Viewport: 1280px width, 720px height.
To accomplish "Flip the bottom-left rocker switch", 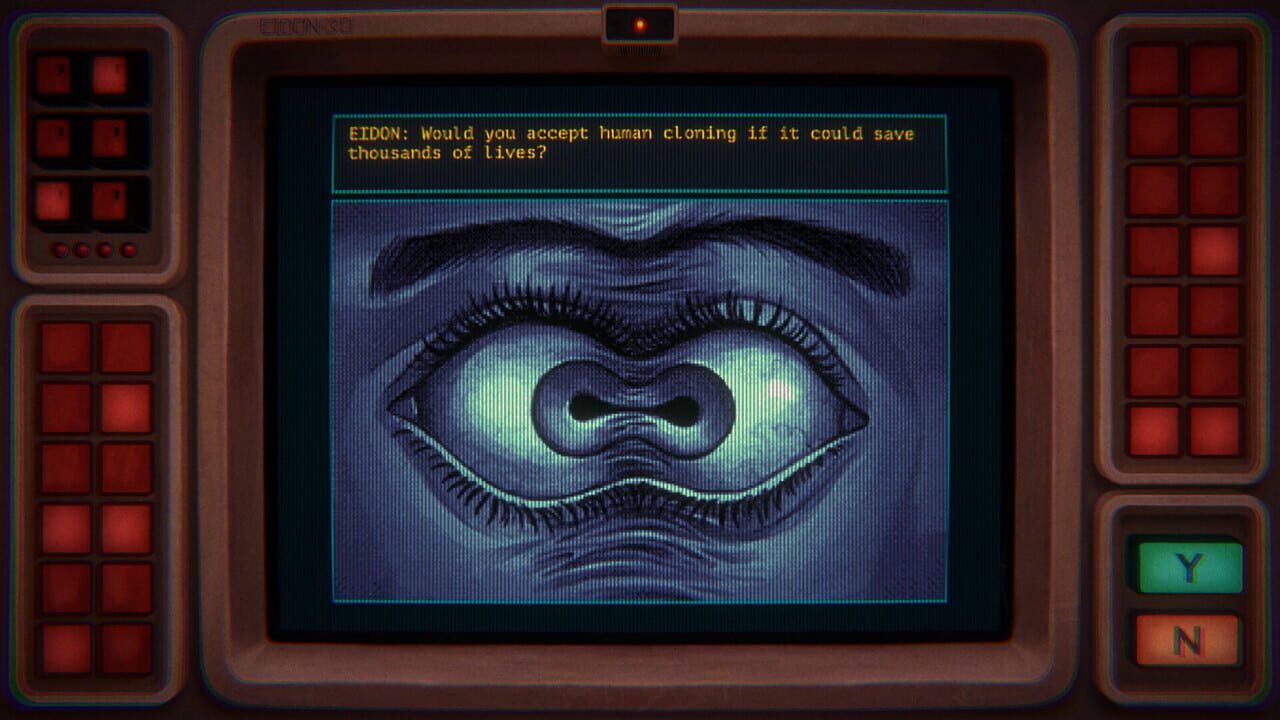I will pyautogui.click(x=53, y=200).
